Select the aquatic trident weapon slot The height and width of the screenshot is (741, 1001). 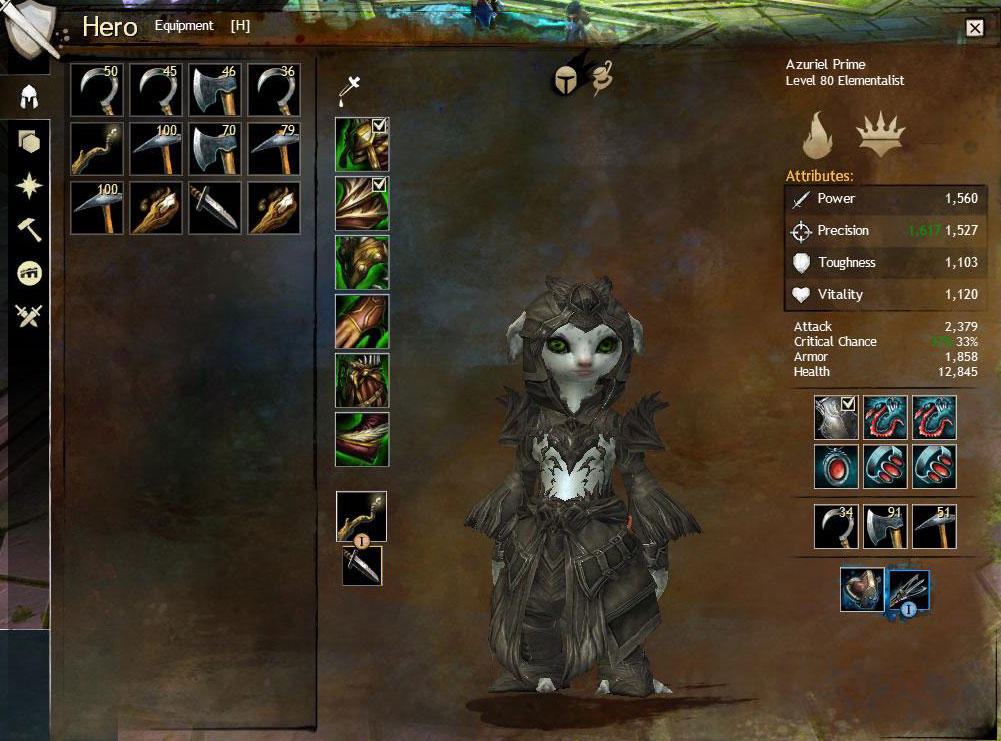pos(909,590)
